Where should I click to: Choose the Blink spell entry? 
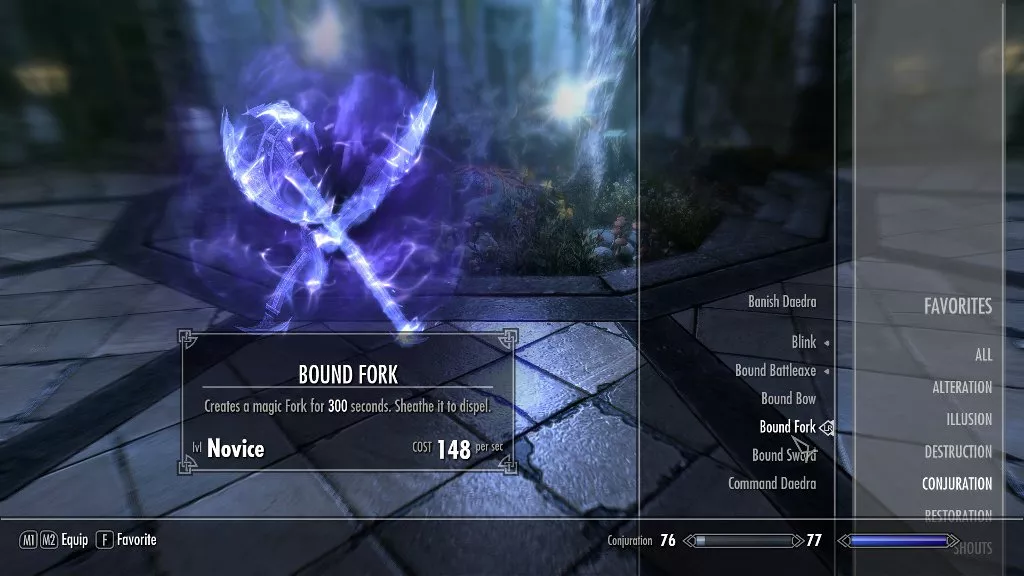tap(804, 342)
